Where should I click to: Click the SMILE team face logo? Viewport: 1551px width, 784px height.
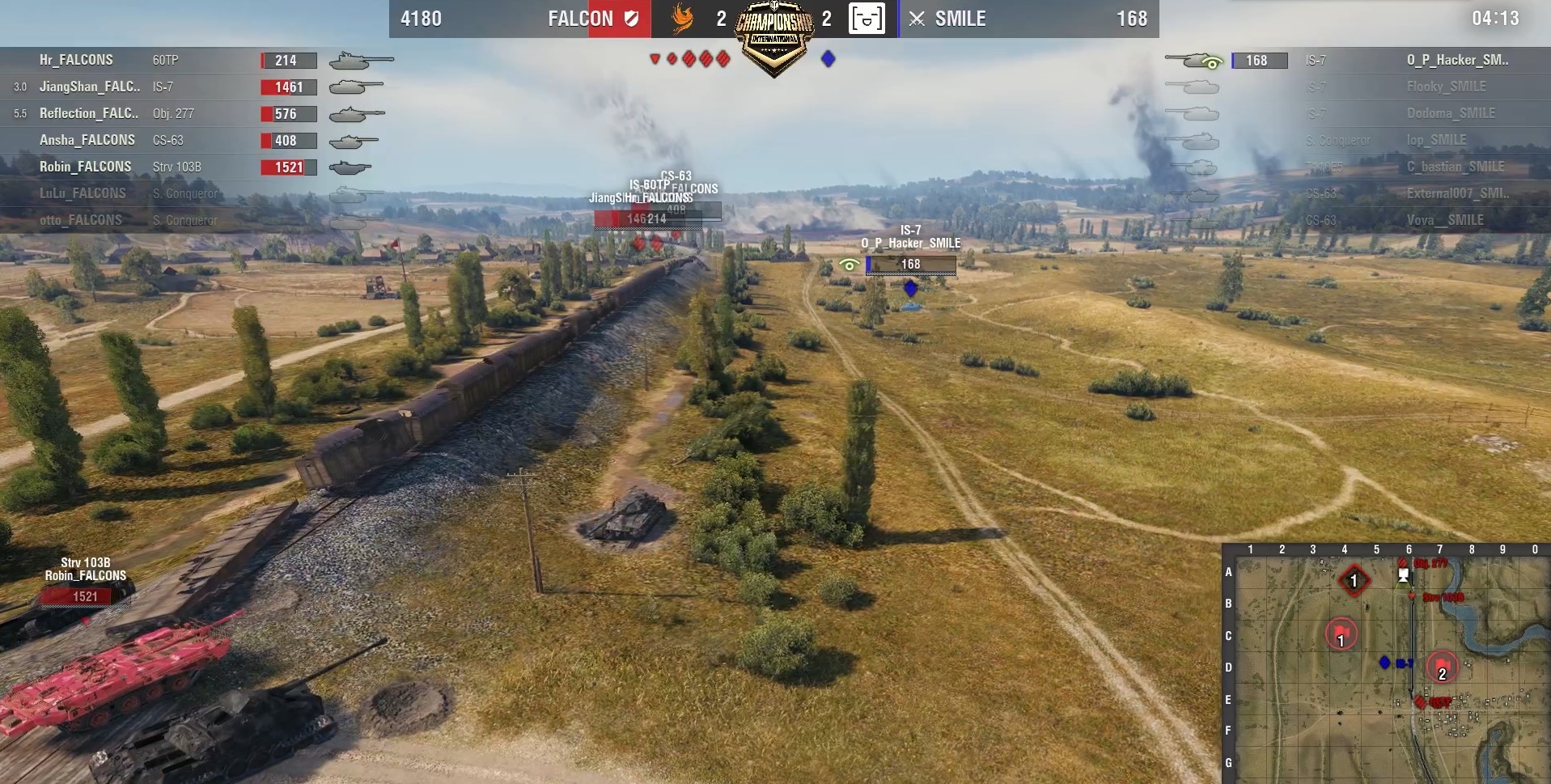(866, 19)
